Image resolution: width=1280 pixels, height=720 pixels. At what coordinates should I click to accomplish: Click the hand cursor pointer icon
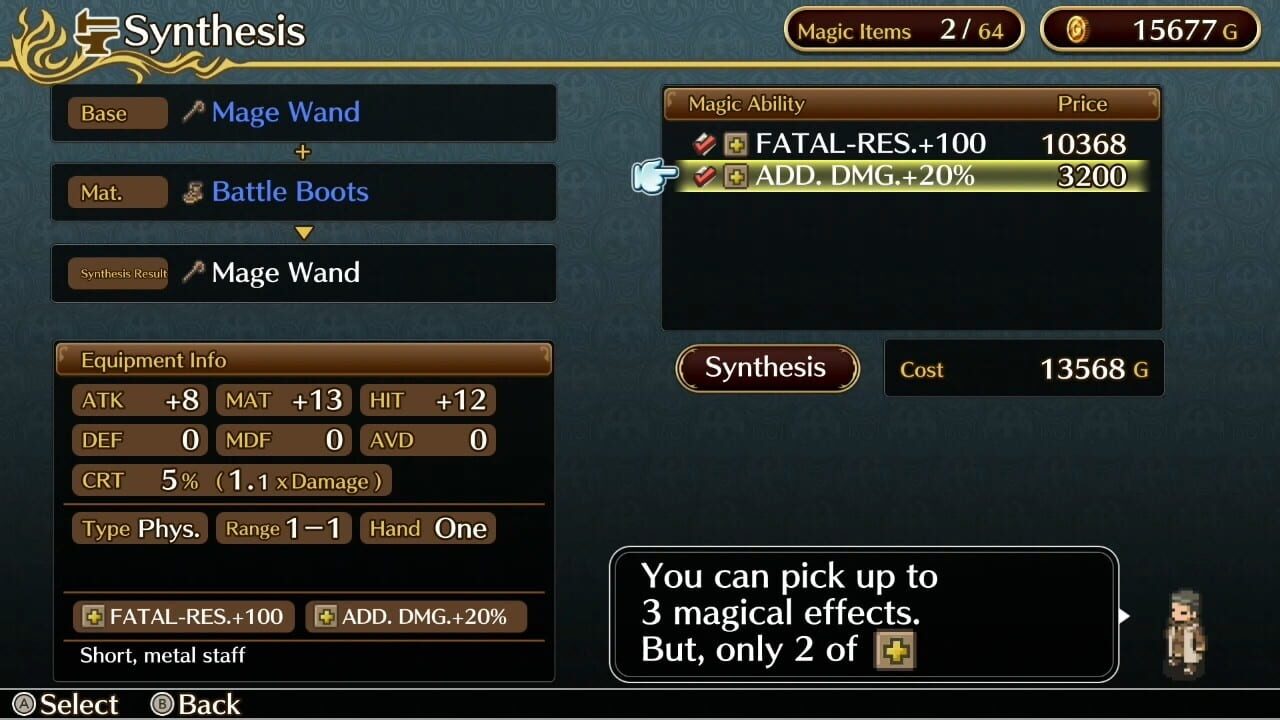tap(652, 175)
